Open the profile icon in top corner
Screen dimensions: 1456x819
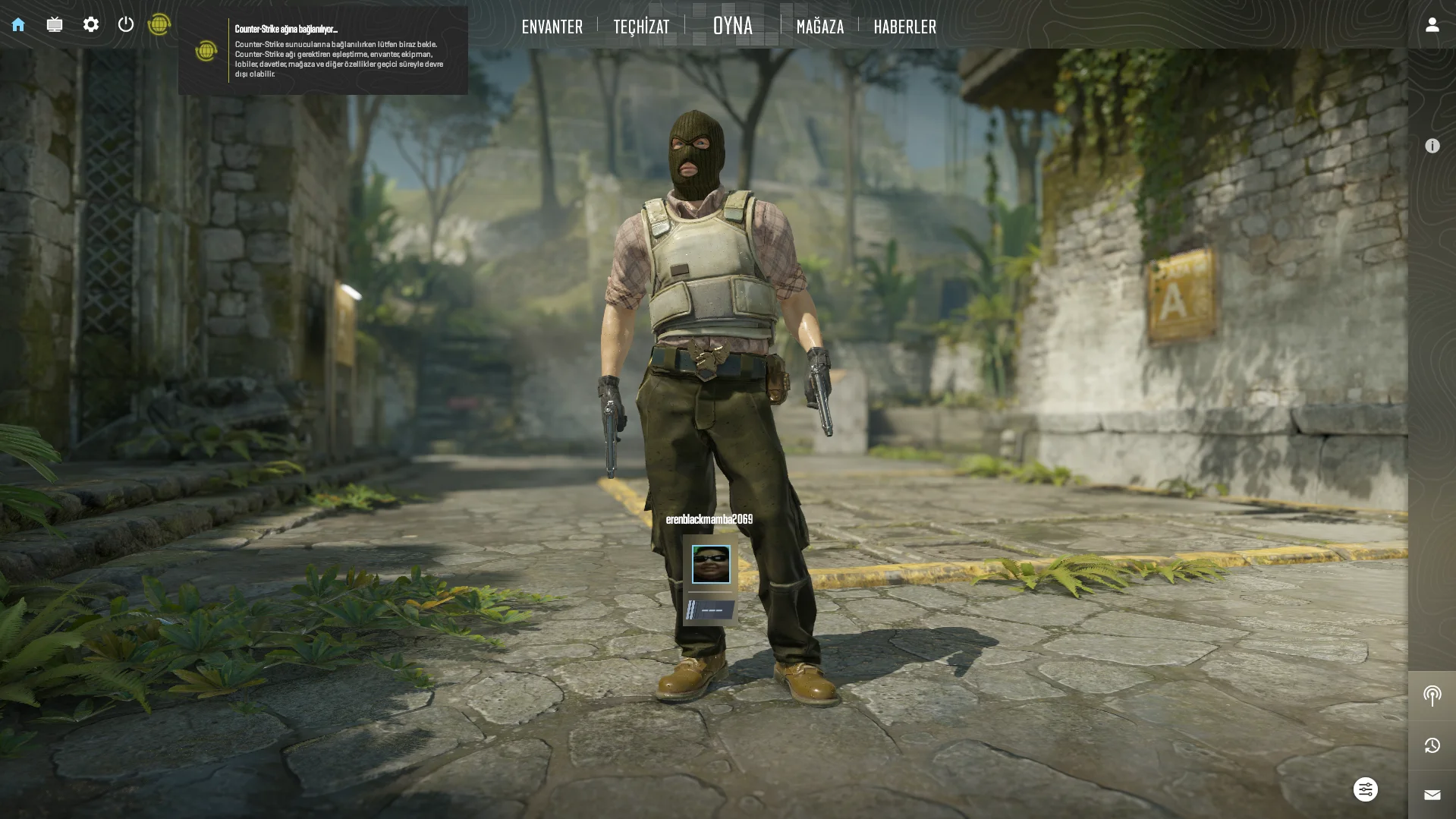point(1432,25)
